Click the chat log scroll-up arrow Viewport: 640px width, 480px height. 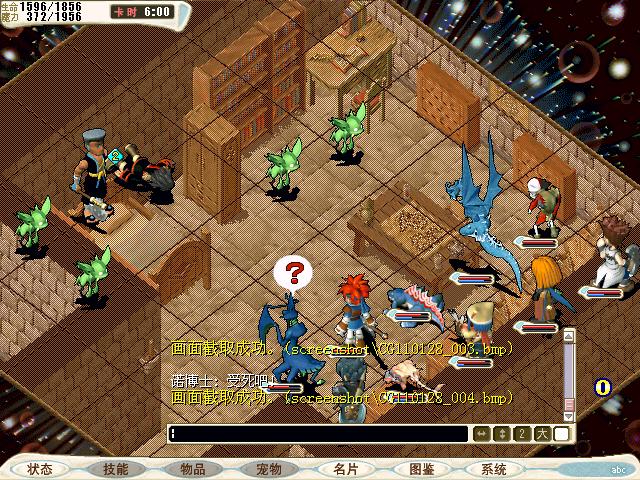pos(569,335)
